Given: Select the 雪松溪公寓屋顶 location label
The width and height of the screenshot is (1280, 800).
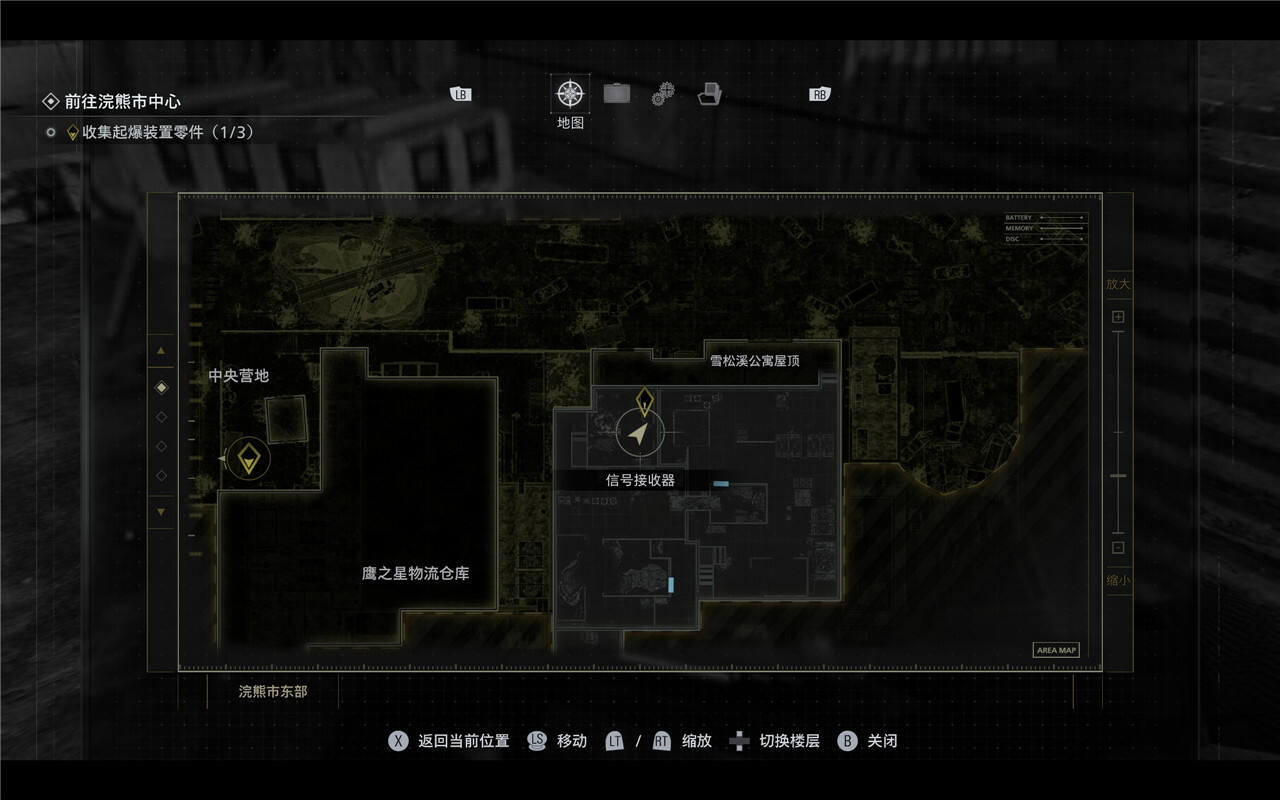Looking at the screenshot, I should click(x=755, y=360).
